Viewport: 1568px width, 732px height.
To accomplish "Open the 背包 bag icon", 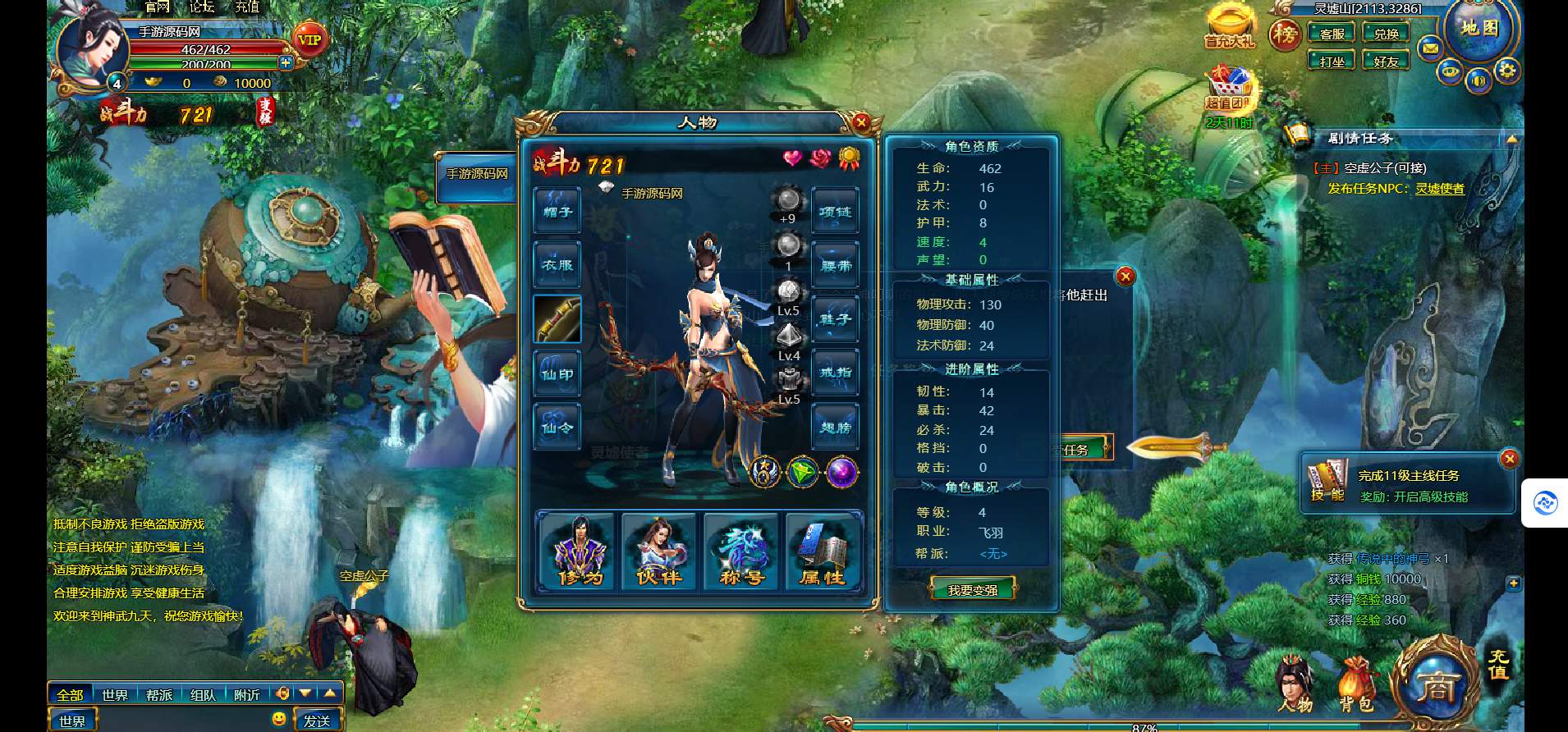I will 1356,685.
